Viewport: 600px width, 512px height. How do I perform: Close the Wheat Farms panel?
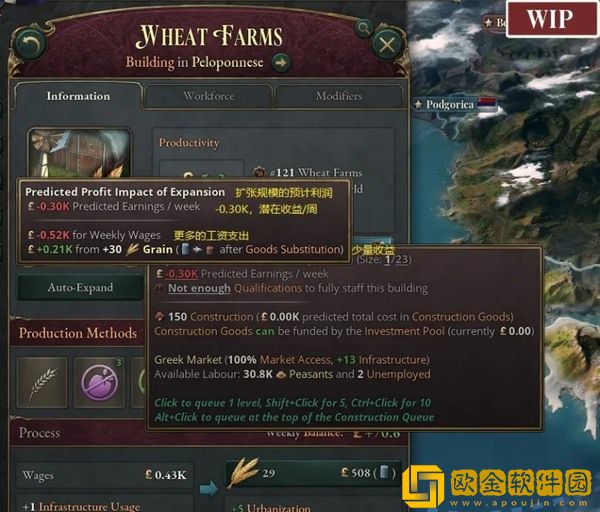386,44
